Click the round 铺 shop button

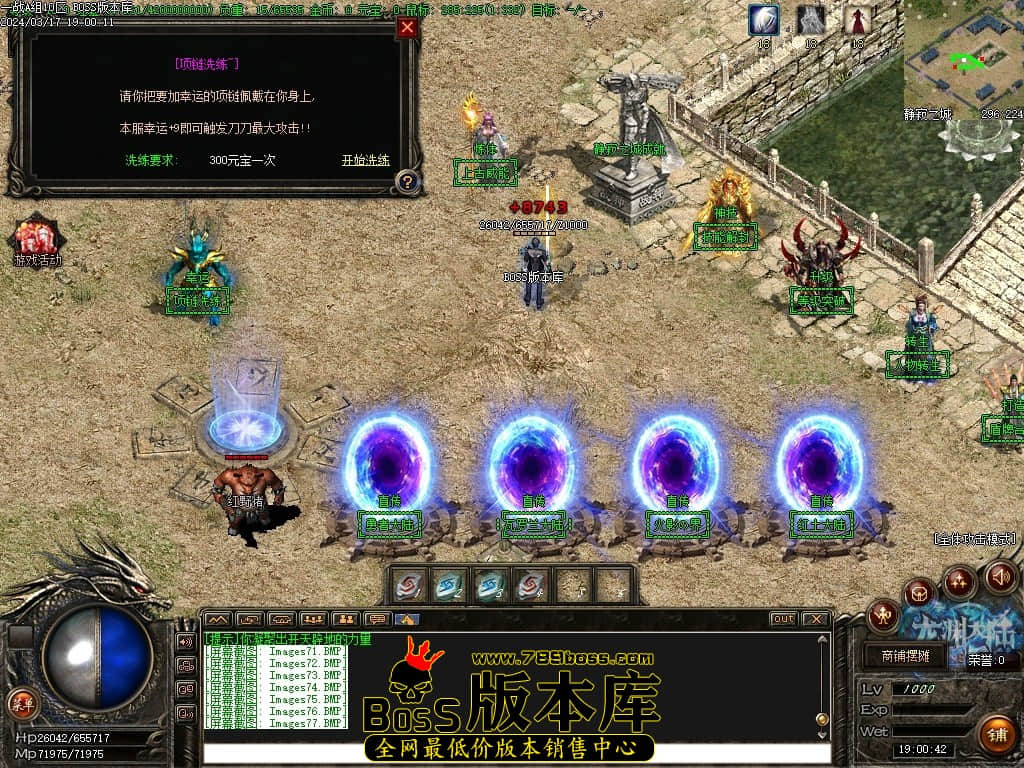[x=996, y=735]
